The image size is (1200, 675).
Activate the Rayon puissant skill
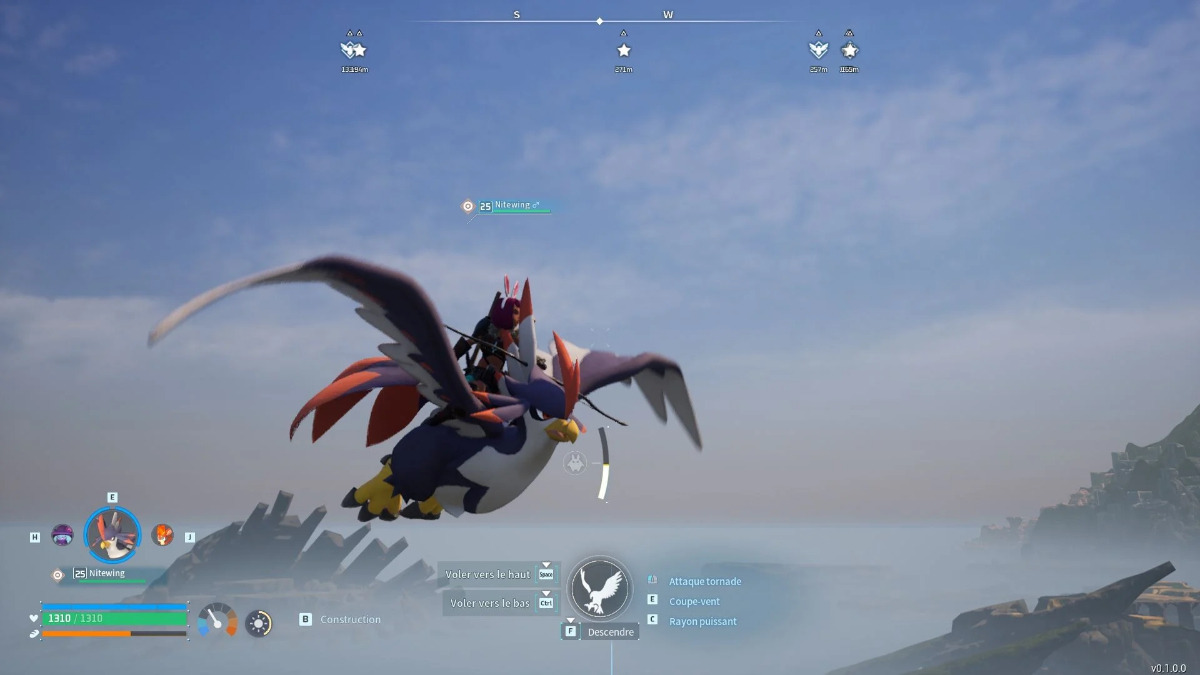pos(702,621)
